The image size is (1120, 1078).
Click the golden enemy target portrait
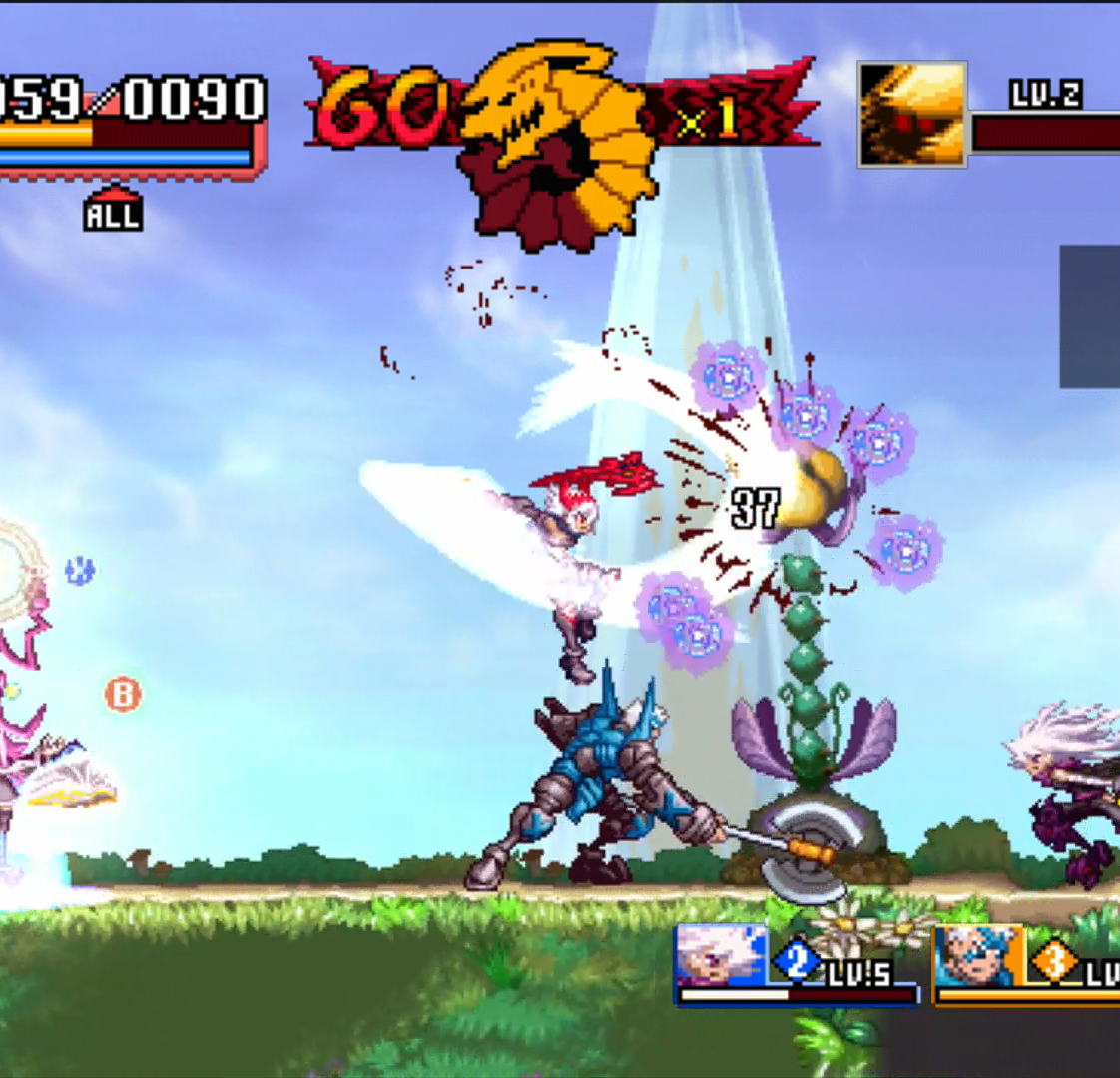(912, 113)
